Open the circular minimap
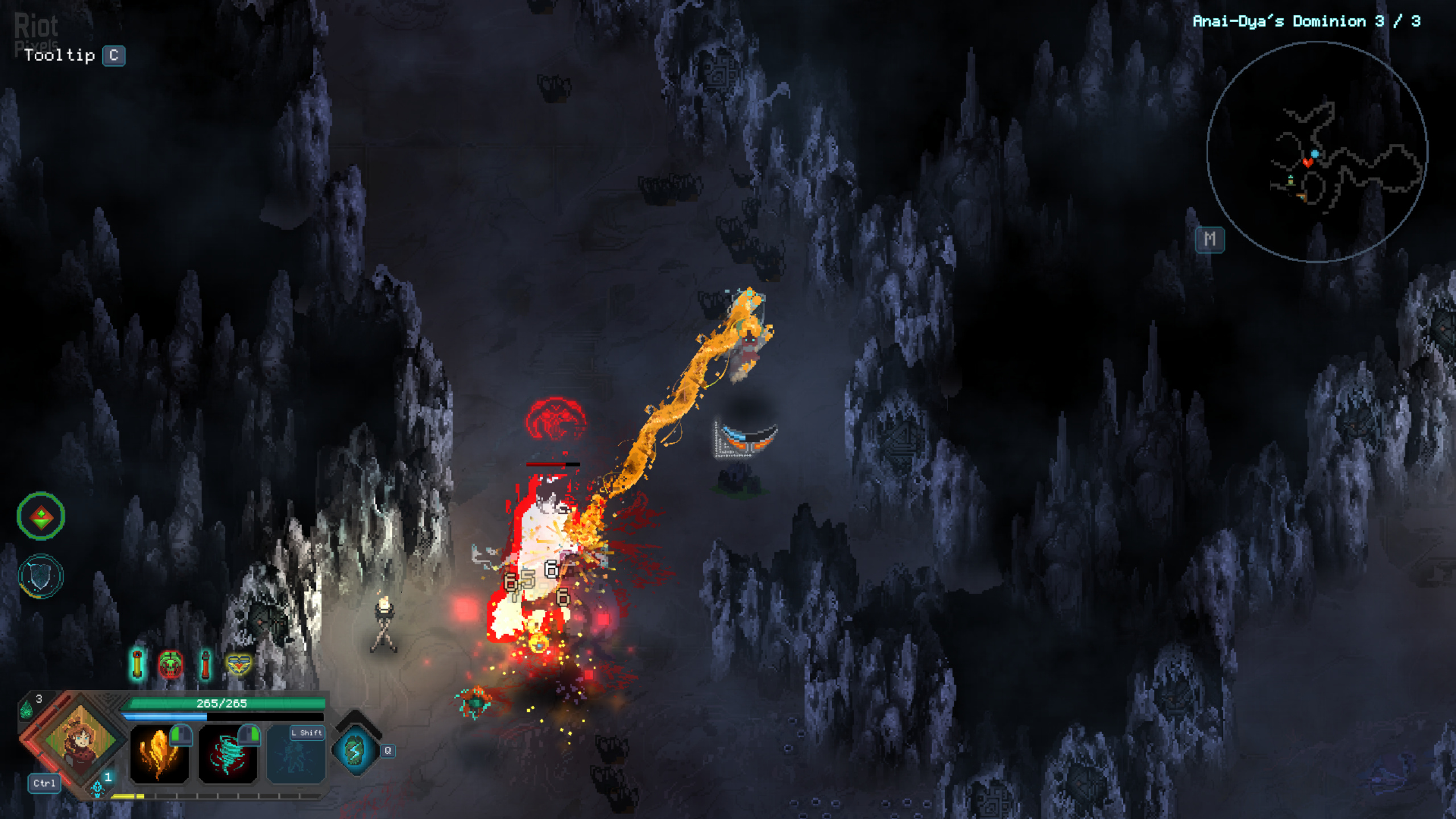 coord(1317,152)
